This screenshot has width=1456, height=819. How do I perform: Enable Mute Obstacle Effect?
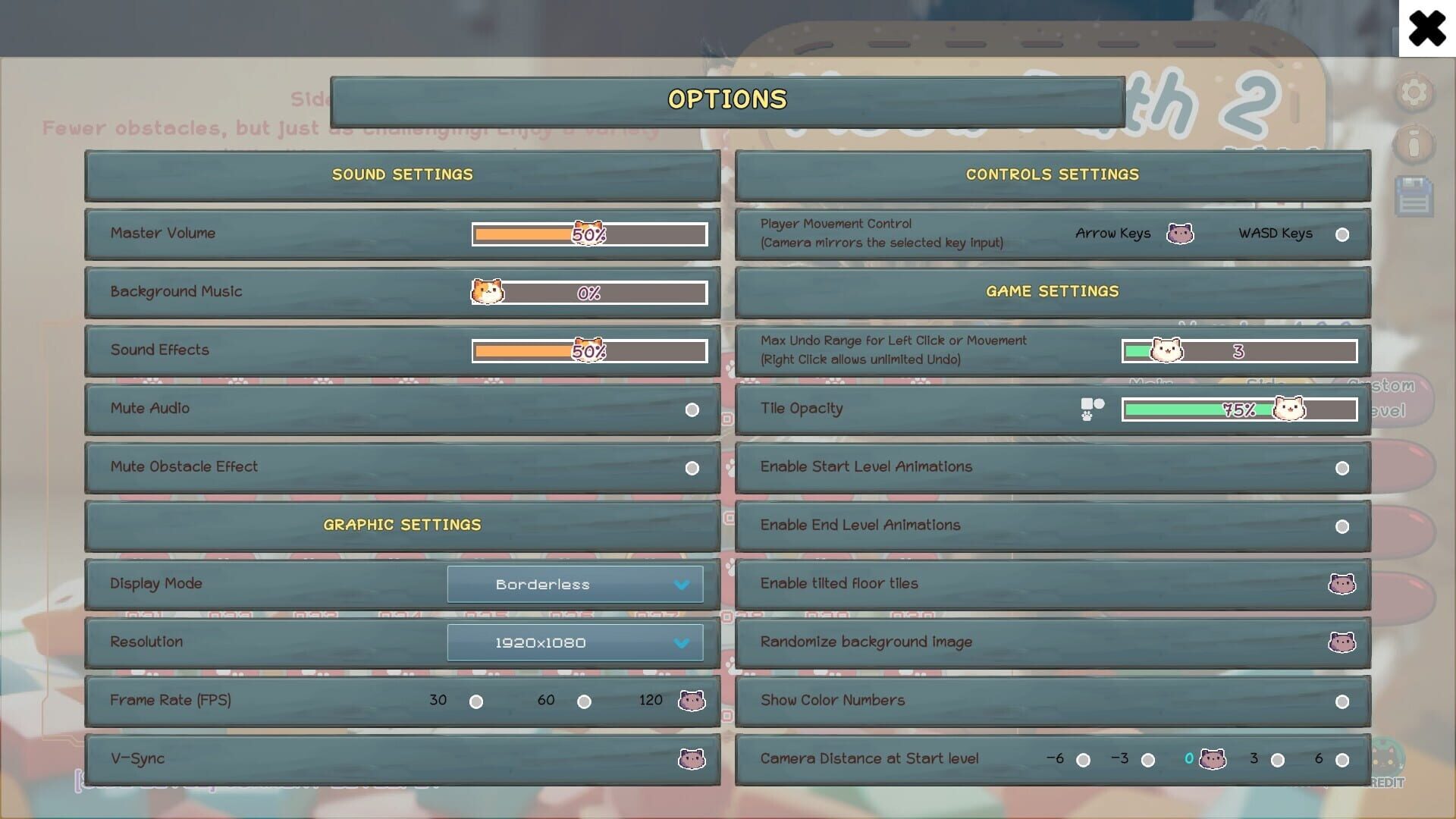pyautogui.click(x=691, y=468)
